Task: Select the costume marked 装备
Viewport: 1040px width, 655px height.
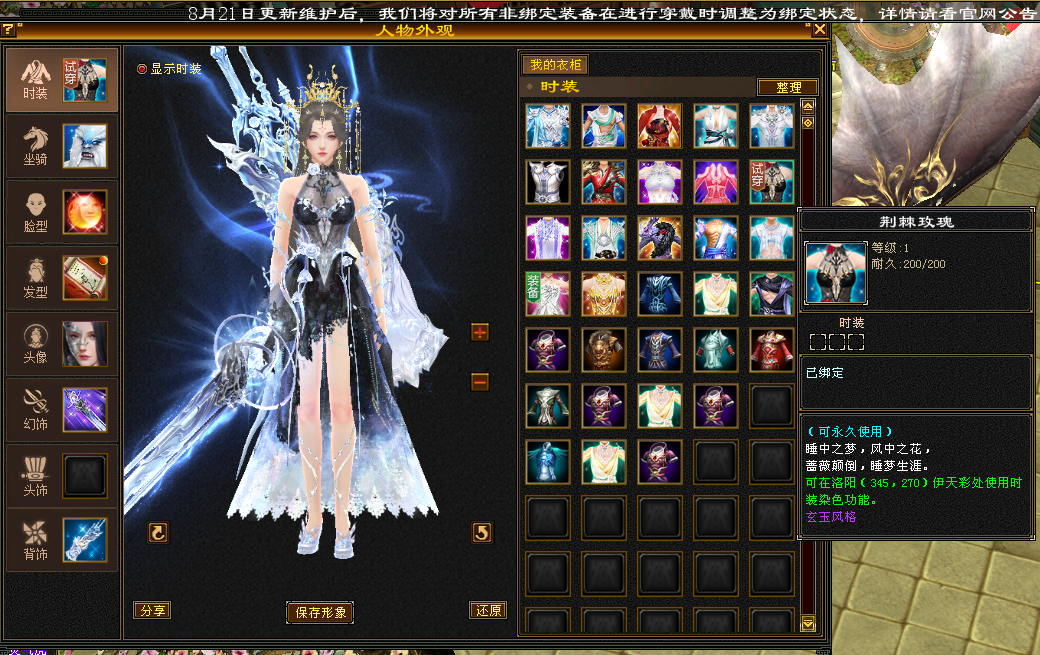Action: tap(548, 294)
